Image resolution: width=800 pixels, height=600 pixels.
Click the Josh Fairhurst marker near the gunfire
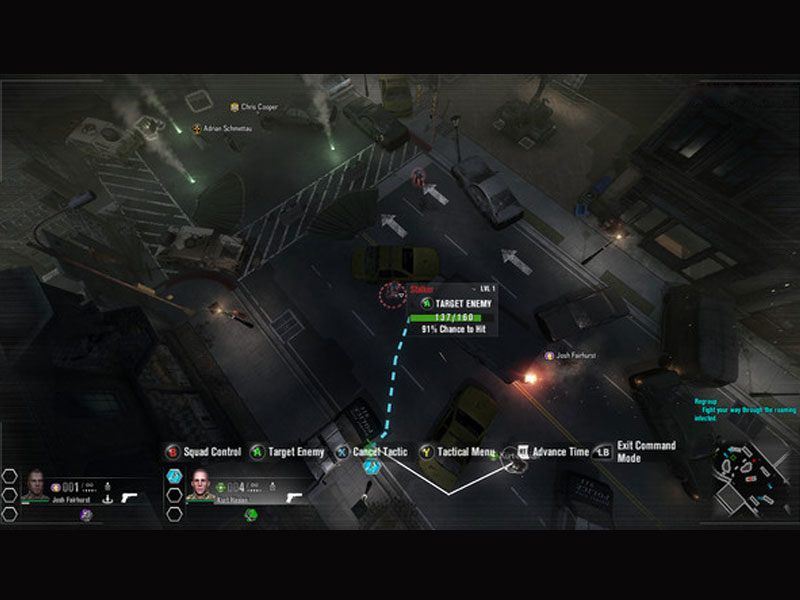577,355
